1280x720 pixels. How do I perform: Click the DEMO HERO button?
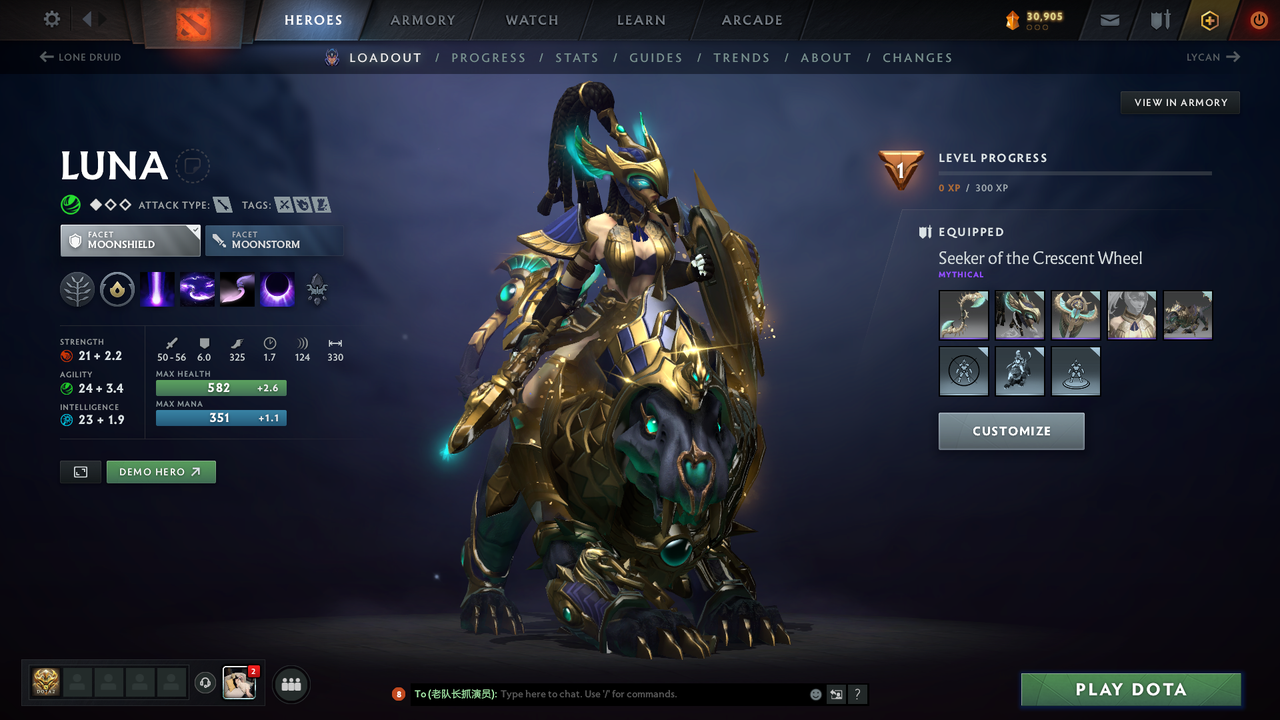pos(160,471)
